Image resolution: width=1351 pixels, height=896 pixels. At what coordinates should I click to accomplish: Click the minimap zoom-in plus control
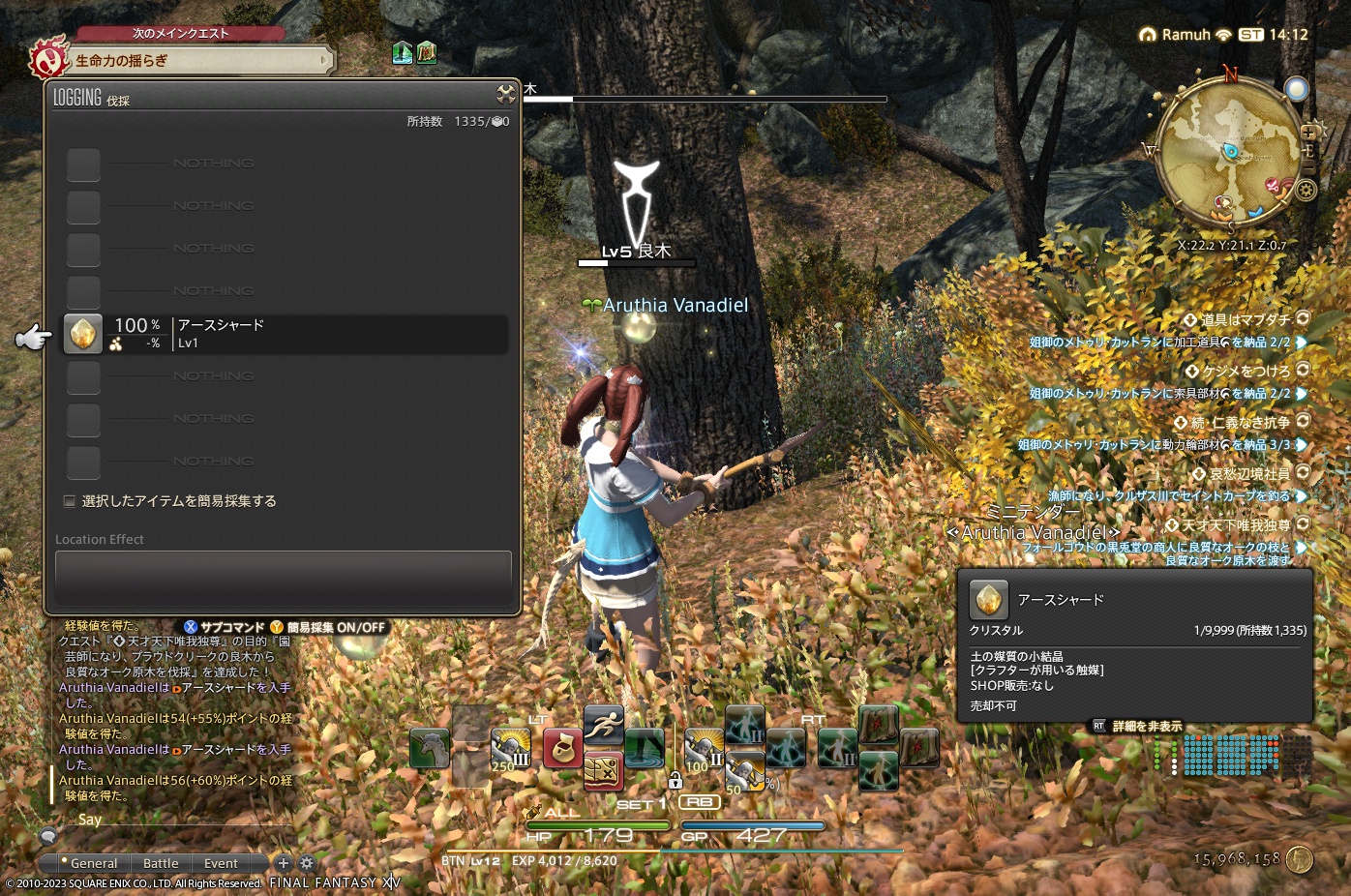[x=1309, y=133]
